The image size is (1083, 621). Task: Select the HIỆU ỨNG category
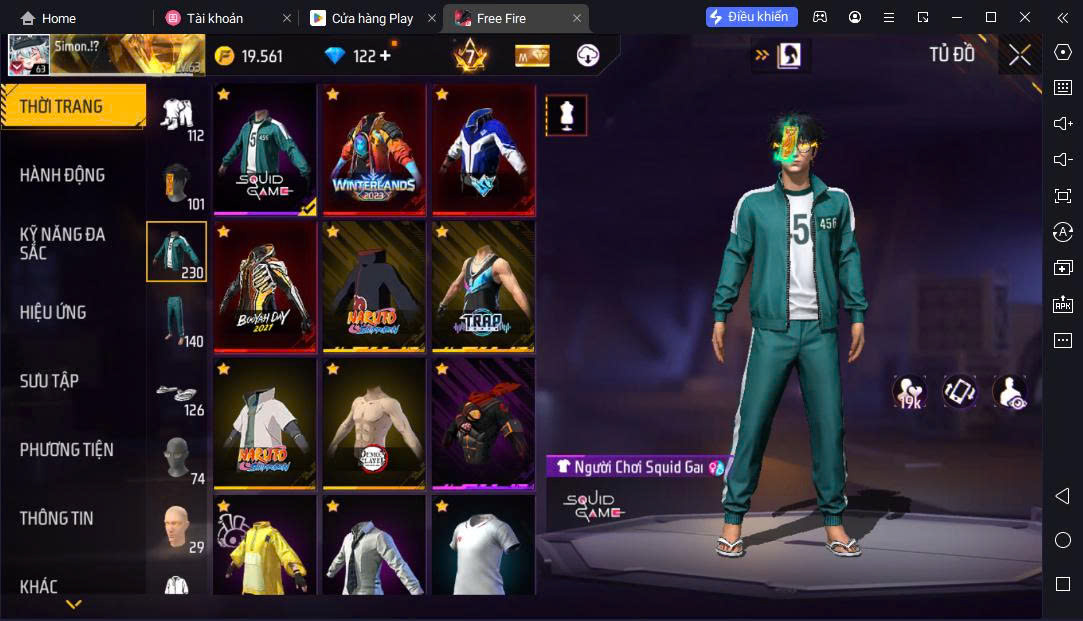pyautogui.click(x=53, y=312)
